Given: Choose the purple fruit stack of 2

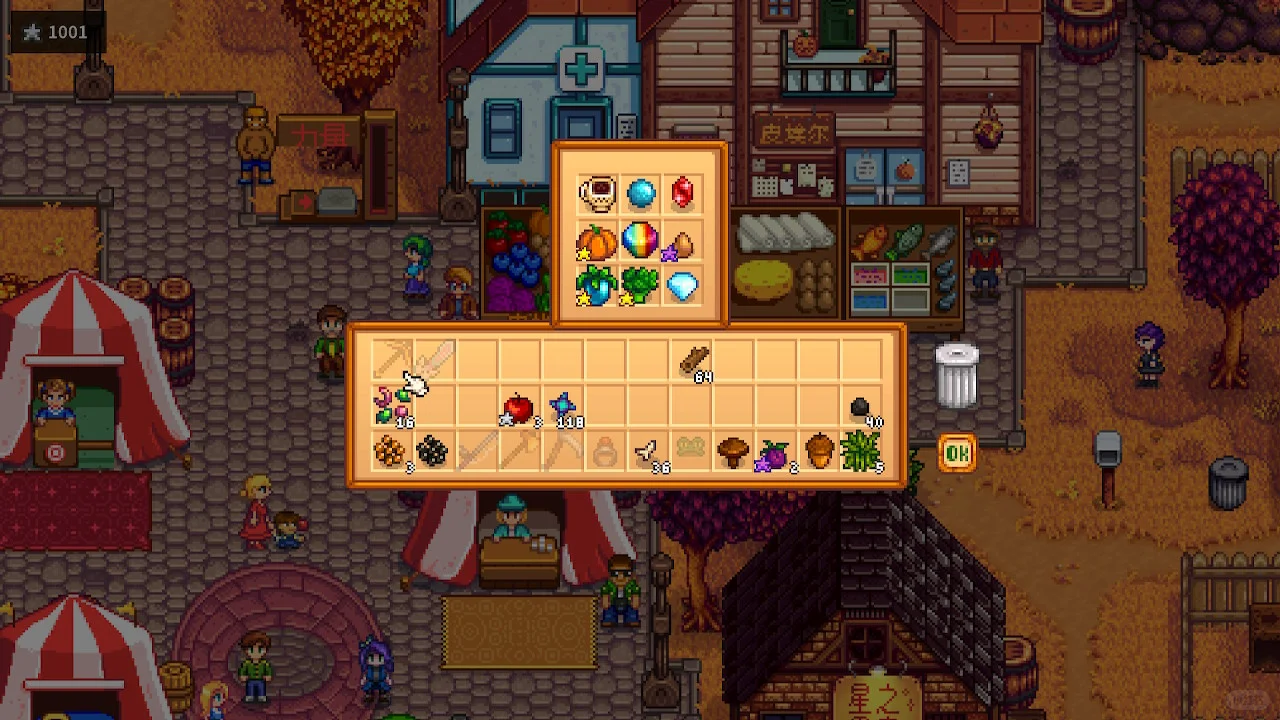Looking at the screenshot, I should coord(775,454).
